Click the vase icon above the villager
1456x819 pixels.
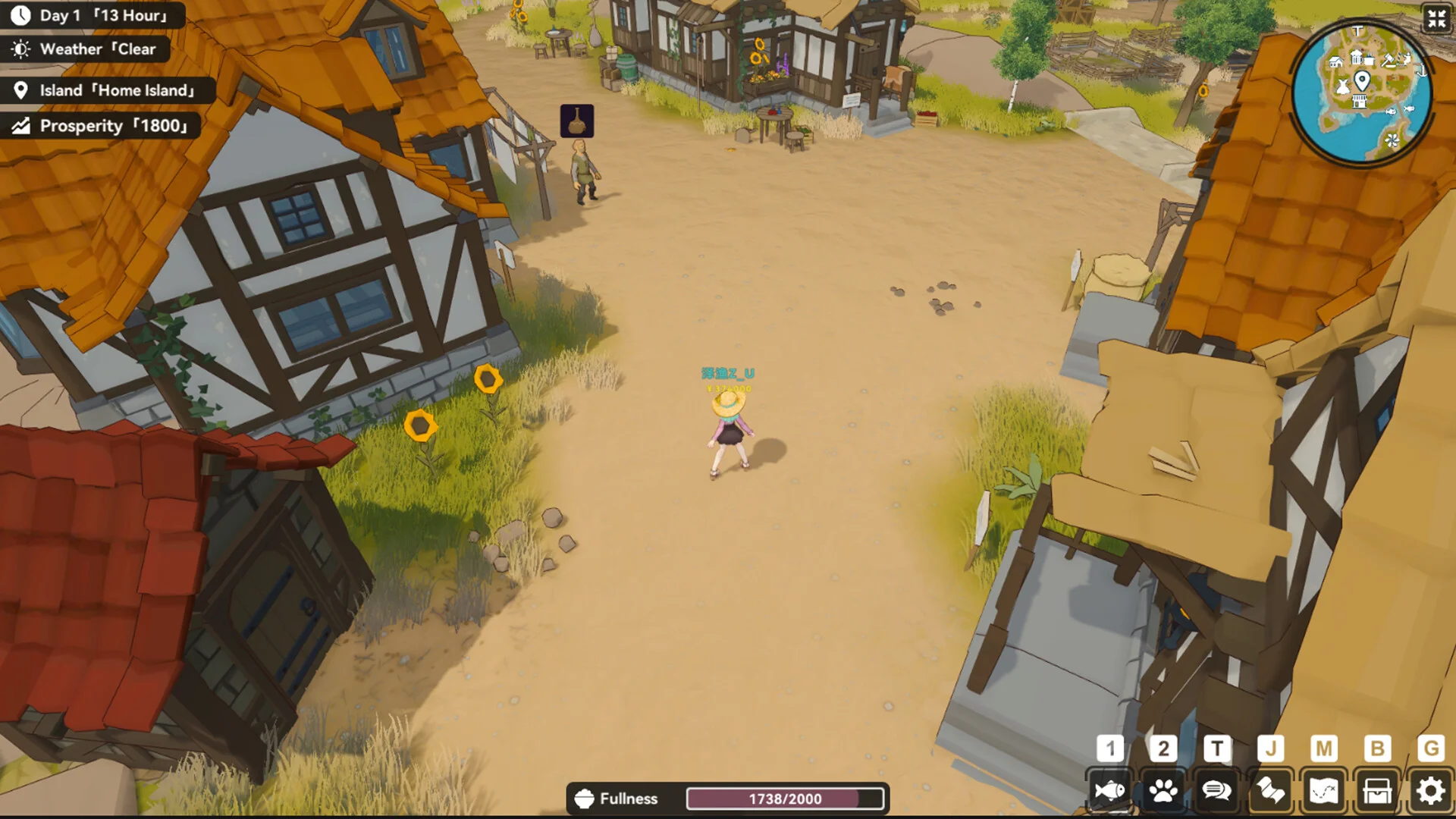[577, 121]
